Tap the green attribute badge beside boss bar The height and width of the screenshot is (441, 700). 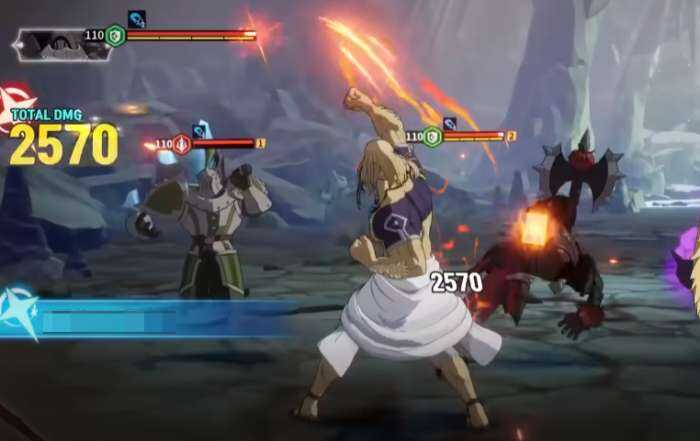pos(116,36)
